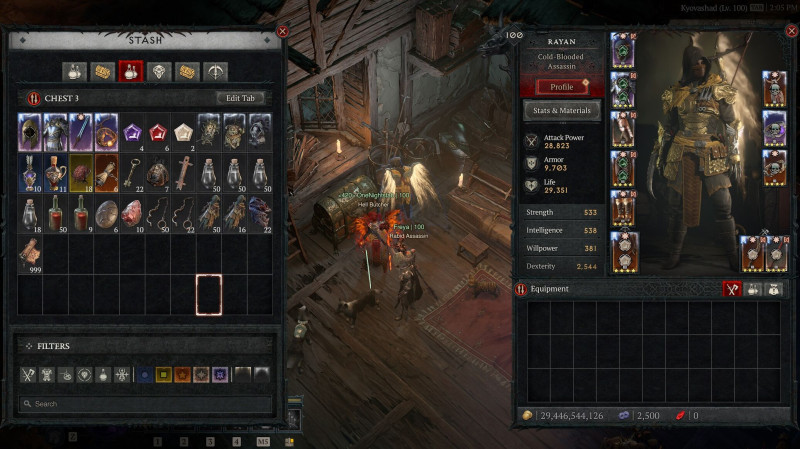Toggle the armor filter icon
800x449 pixels.
pos(47,375)
